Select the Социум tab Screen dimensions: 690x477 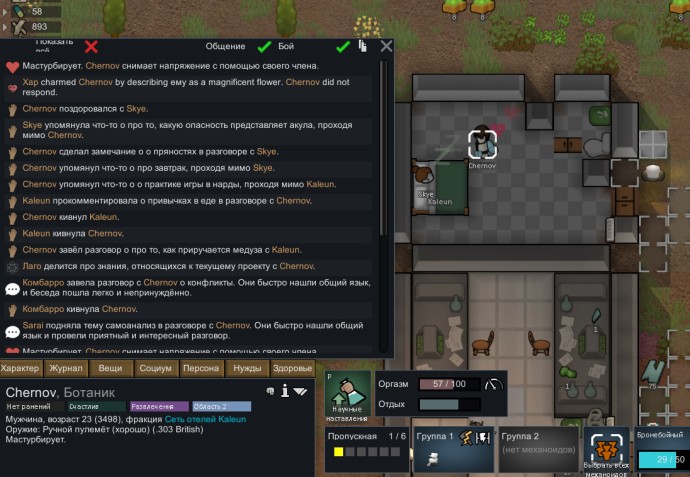[x=155, y=368]
